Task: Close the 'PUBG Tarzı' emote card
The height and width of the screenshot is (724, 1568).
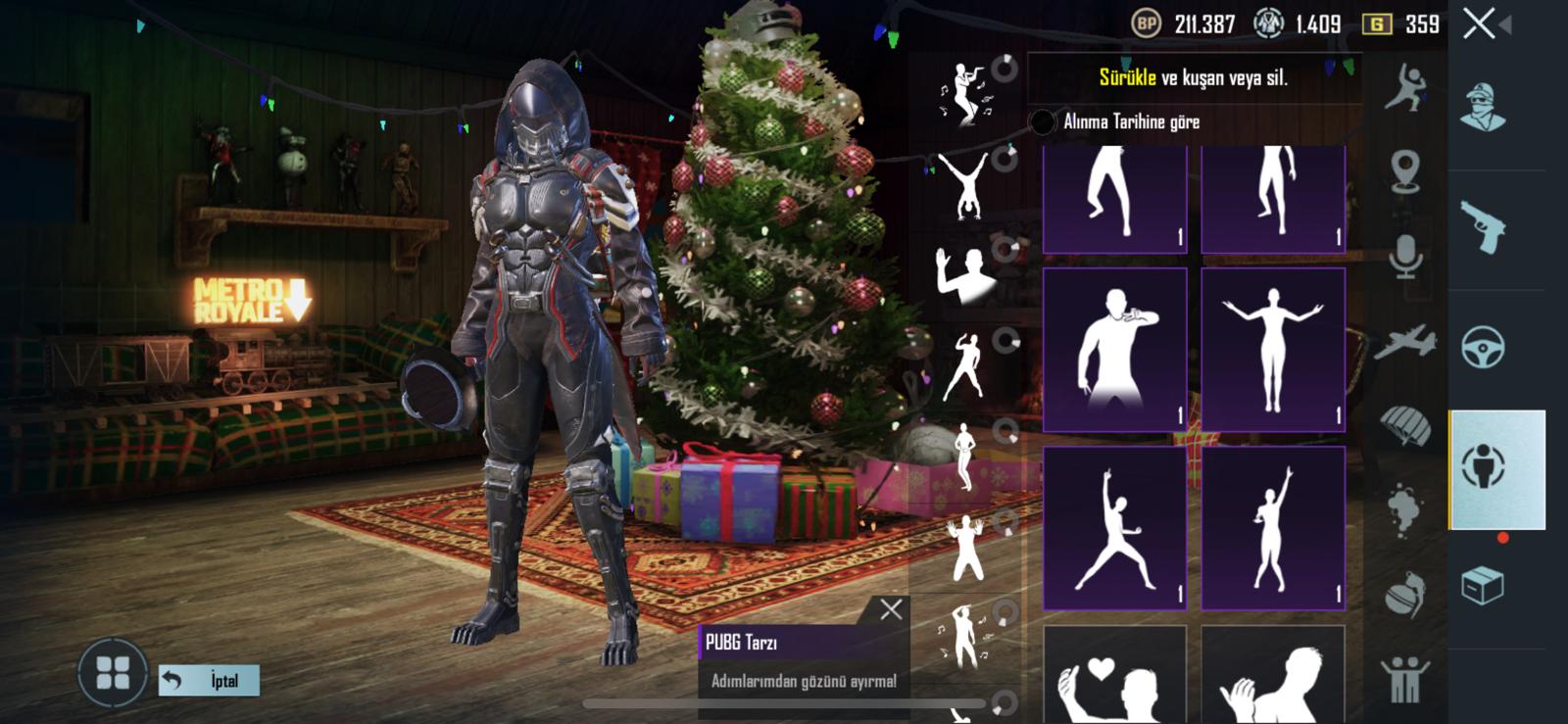Action: pos(893,608)
